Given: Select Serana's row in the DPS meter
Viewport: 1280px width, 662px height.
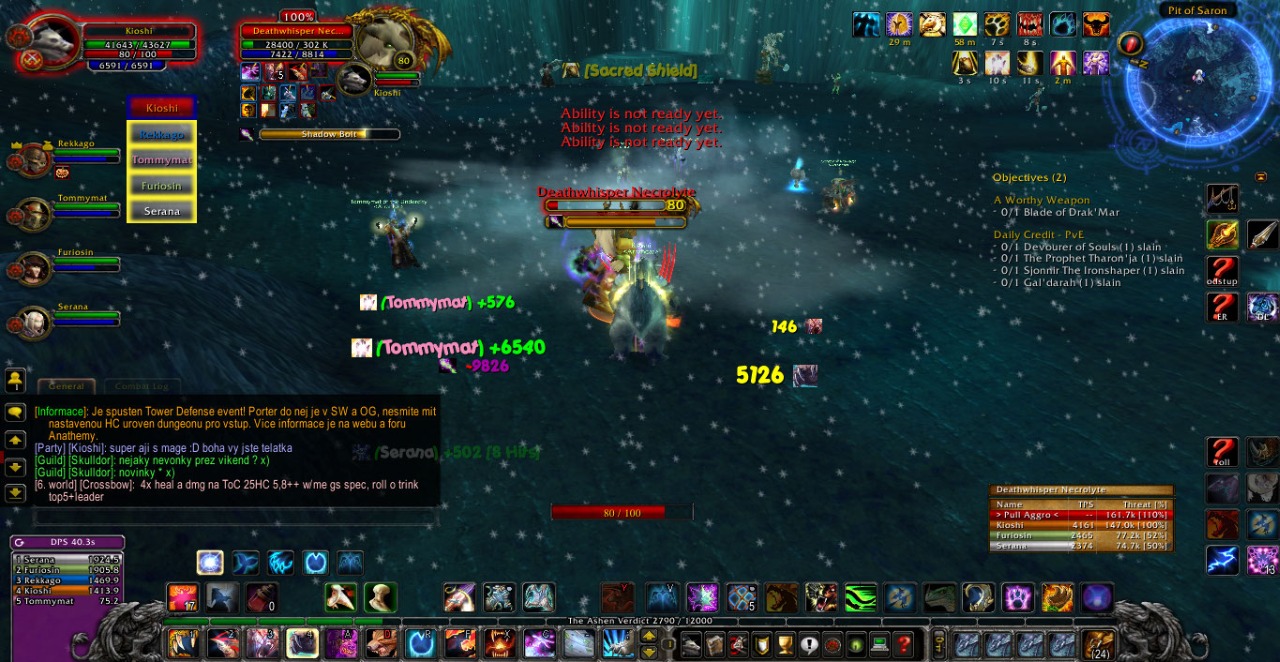Looking at the screenshot, I should pyautogui.click(x=66, y=559).
